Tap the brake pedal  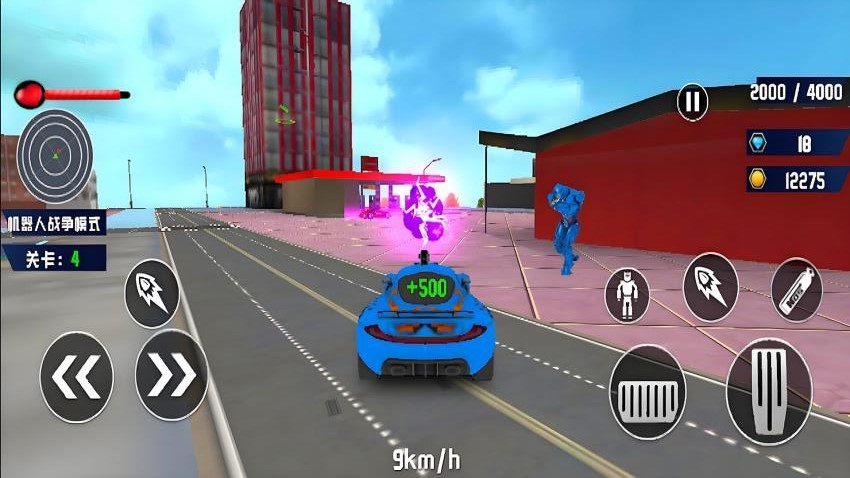(647, 393)
